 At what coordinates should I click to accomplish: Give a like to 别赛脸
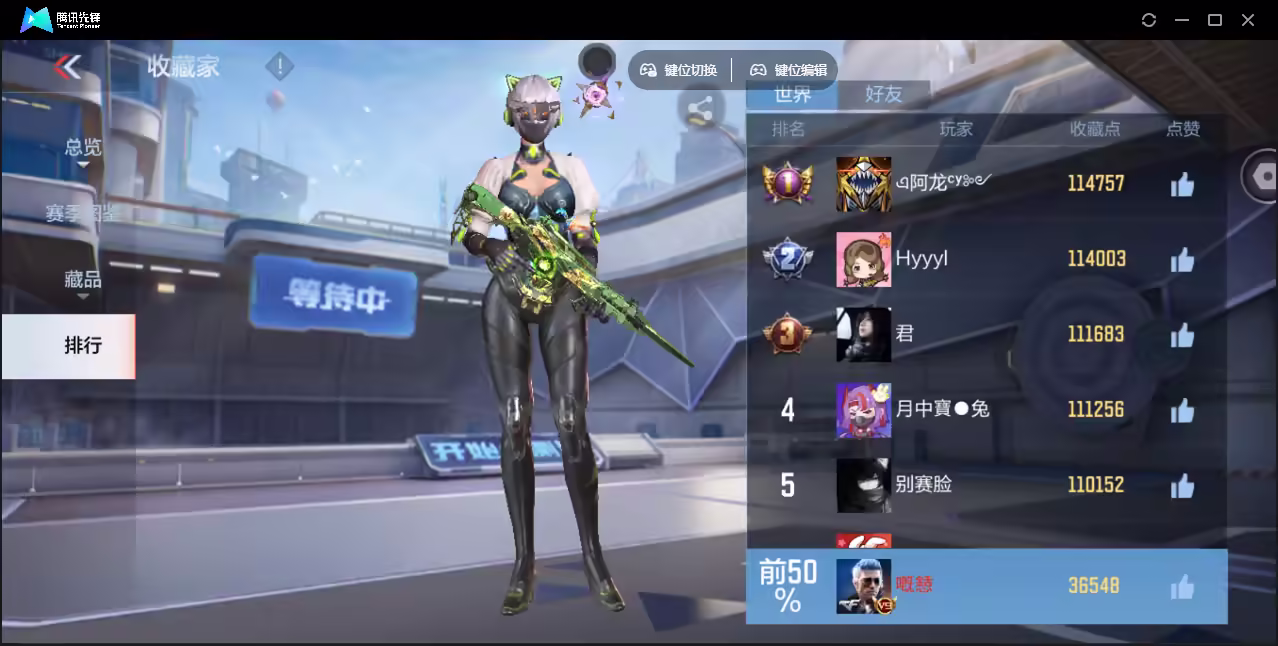(1182, 486)
